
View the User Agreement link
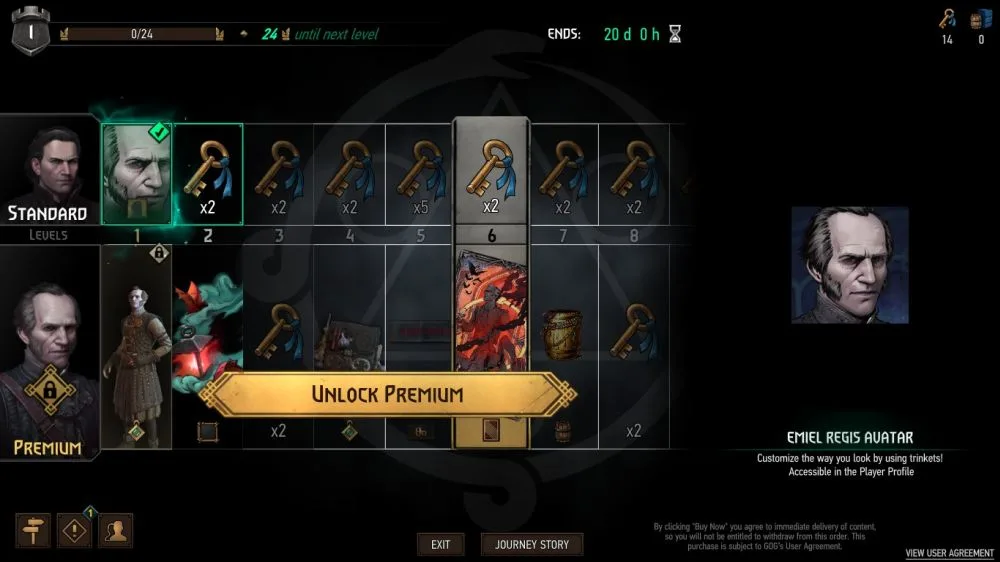(x=949, y=553)
